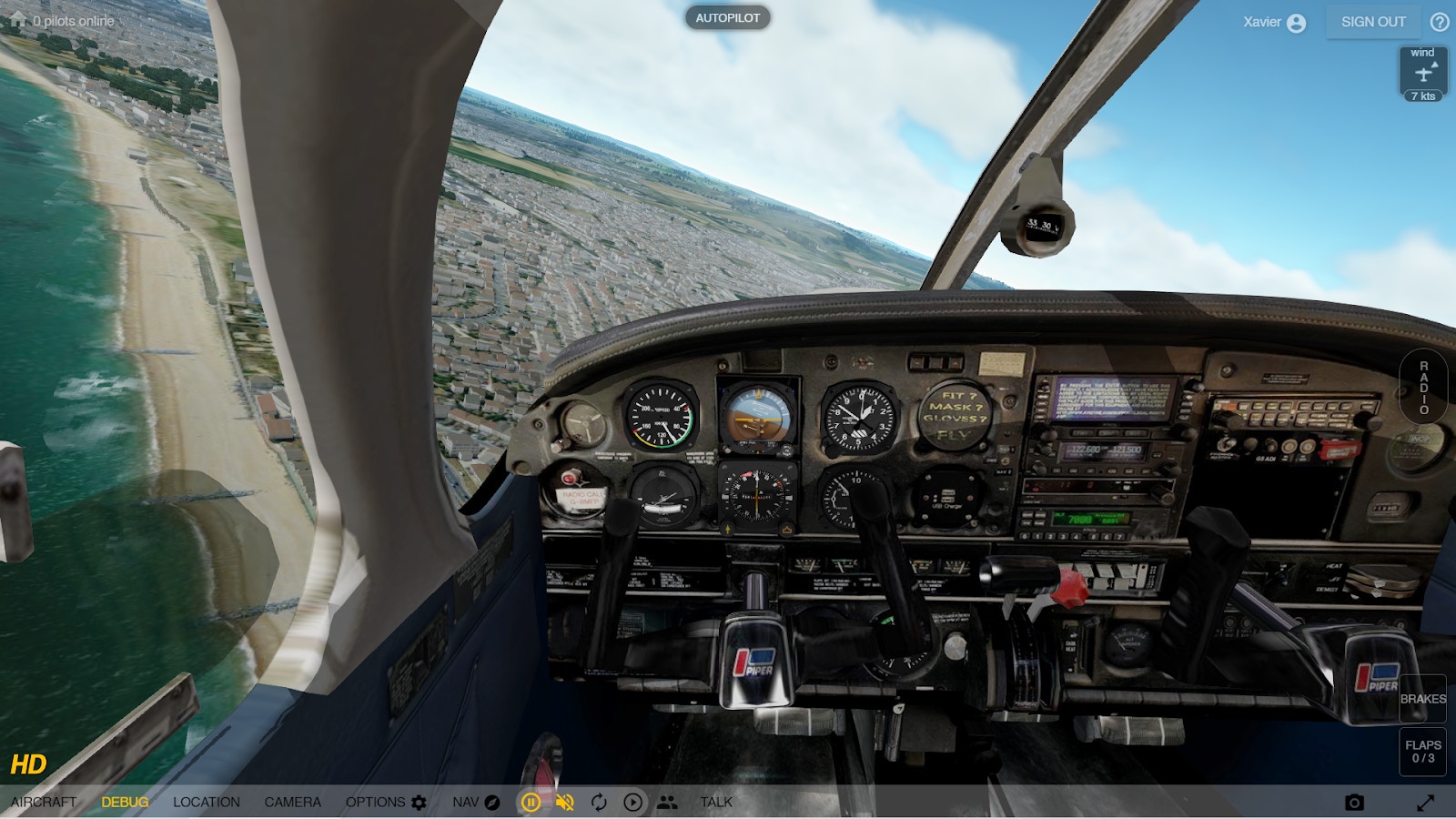Open OPTIONS settings with gear icon
The image size is (1456, 819).
pos(386,802)
